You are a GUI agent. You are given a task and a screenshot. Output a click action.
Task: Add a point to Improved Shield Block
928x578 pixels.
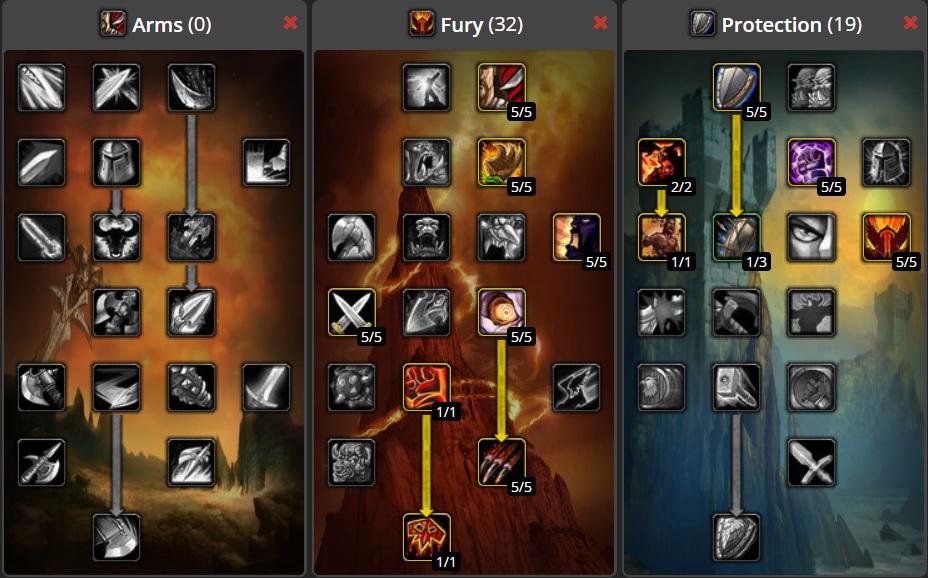(x=737, y=237)
